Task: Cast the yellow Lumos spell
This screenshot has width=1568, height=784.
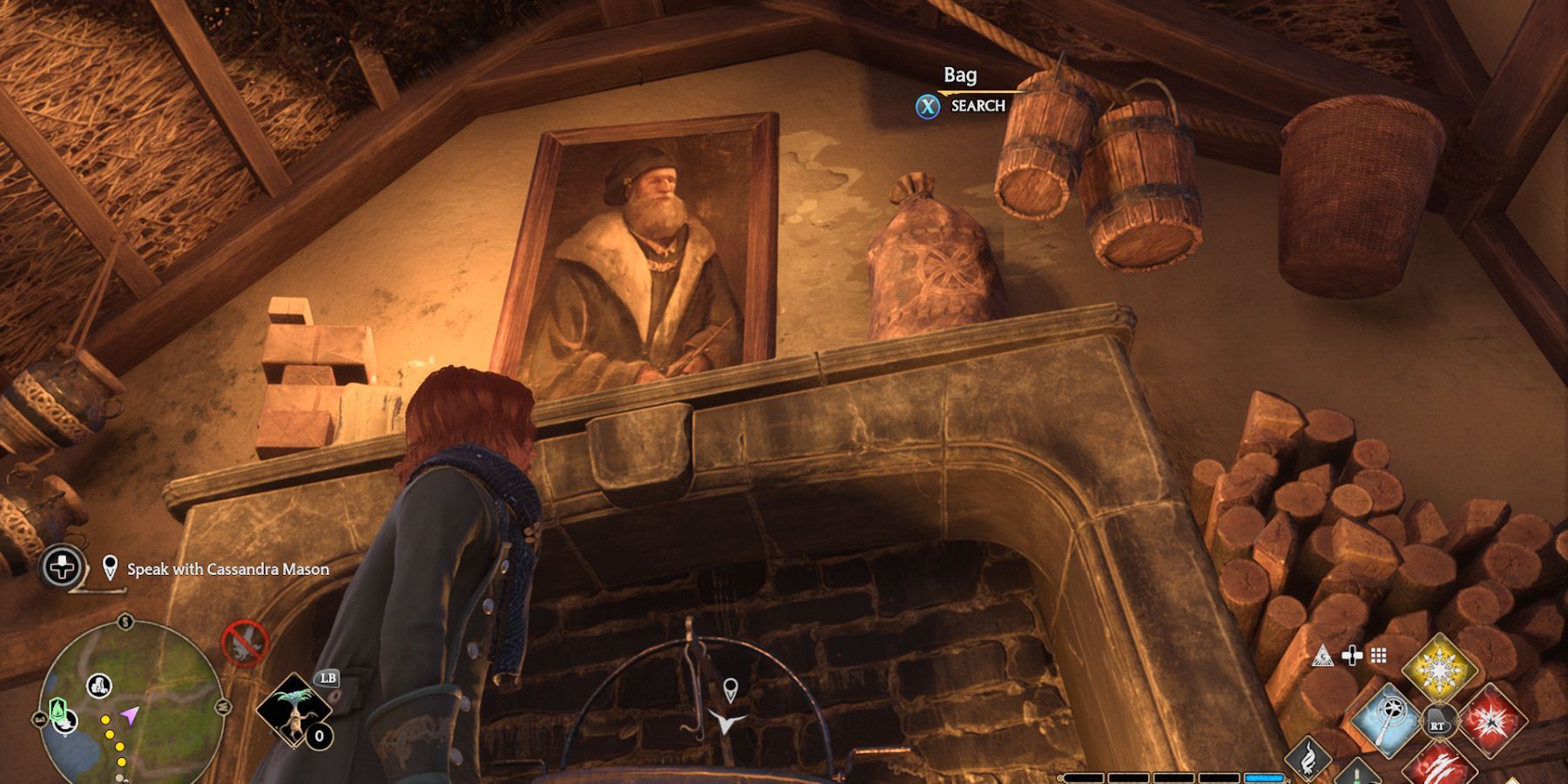Action: point(1440,670)
